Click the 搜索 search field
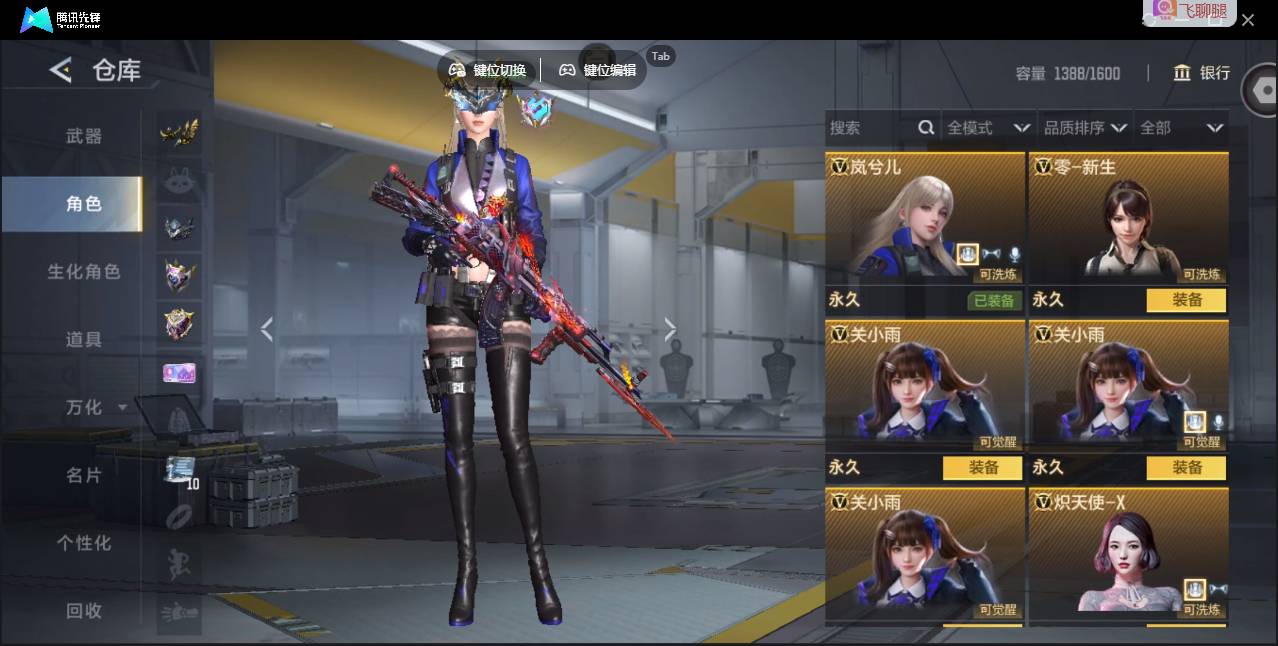Viewport: 1278px width, 646px height. coord(870,128)
